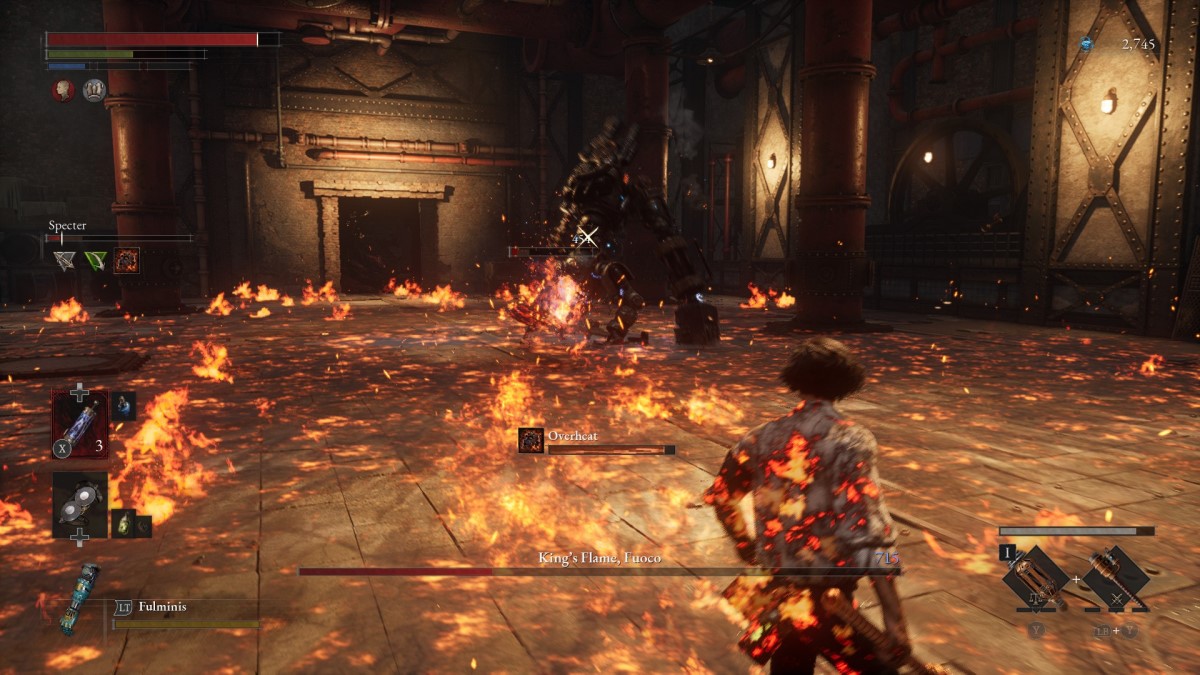
Task: Click the Specter's green slash buff icon
Action: [x=96, y=261]
